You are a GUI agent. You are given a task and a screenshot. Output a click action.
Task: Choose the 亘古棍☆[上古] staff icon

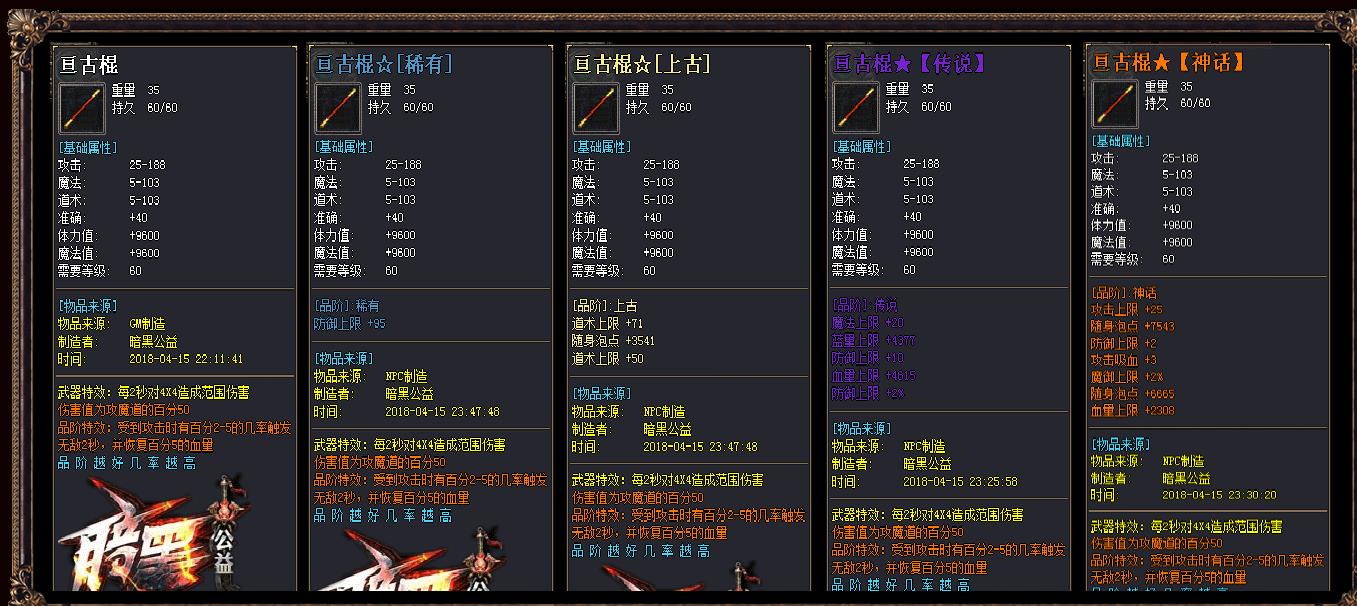[x=596, y=108]
